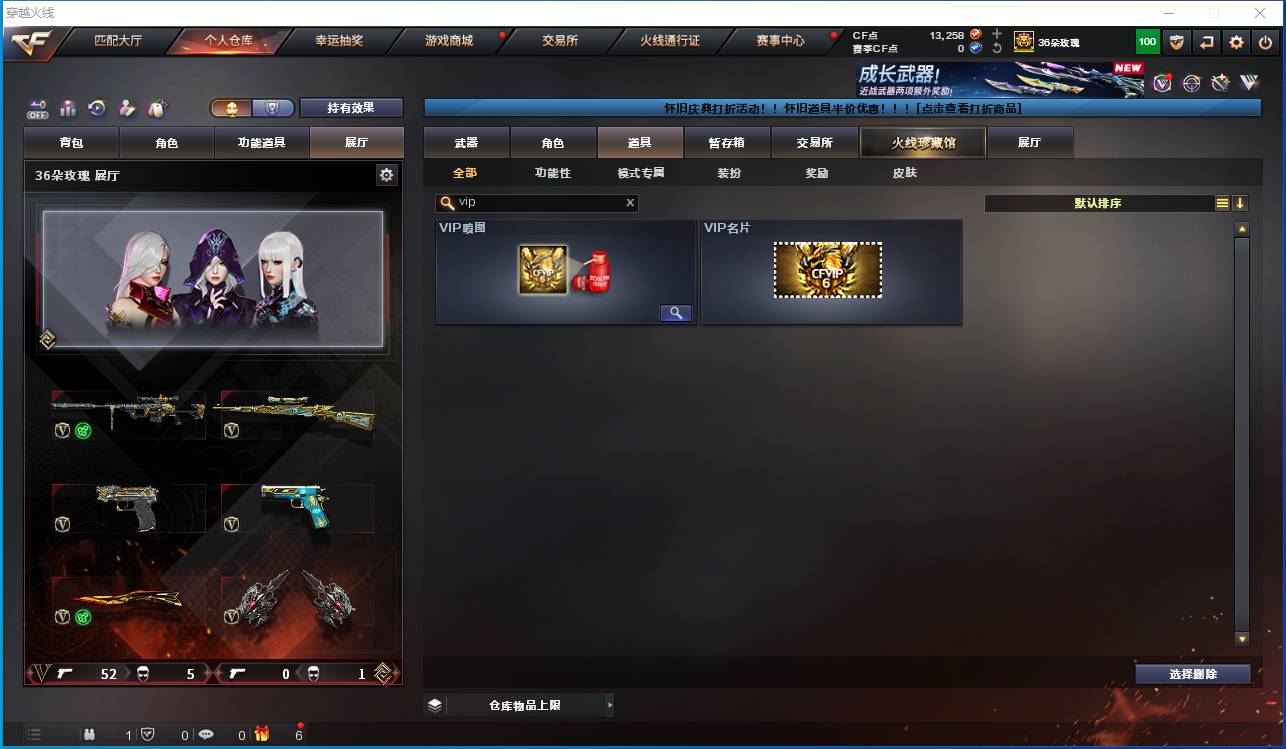Clear the vip search field using the X

pos(630,202)
